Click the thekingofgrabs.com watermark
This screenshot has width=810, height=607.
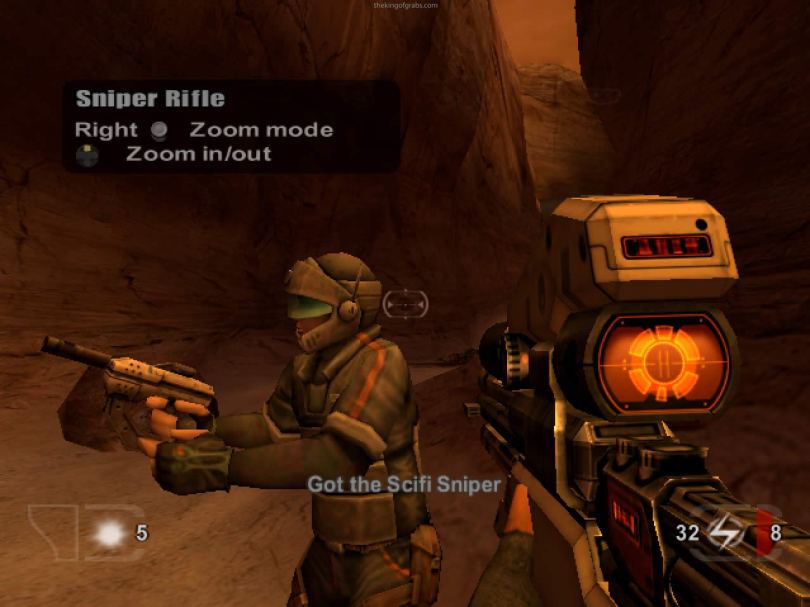405,5
